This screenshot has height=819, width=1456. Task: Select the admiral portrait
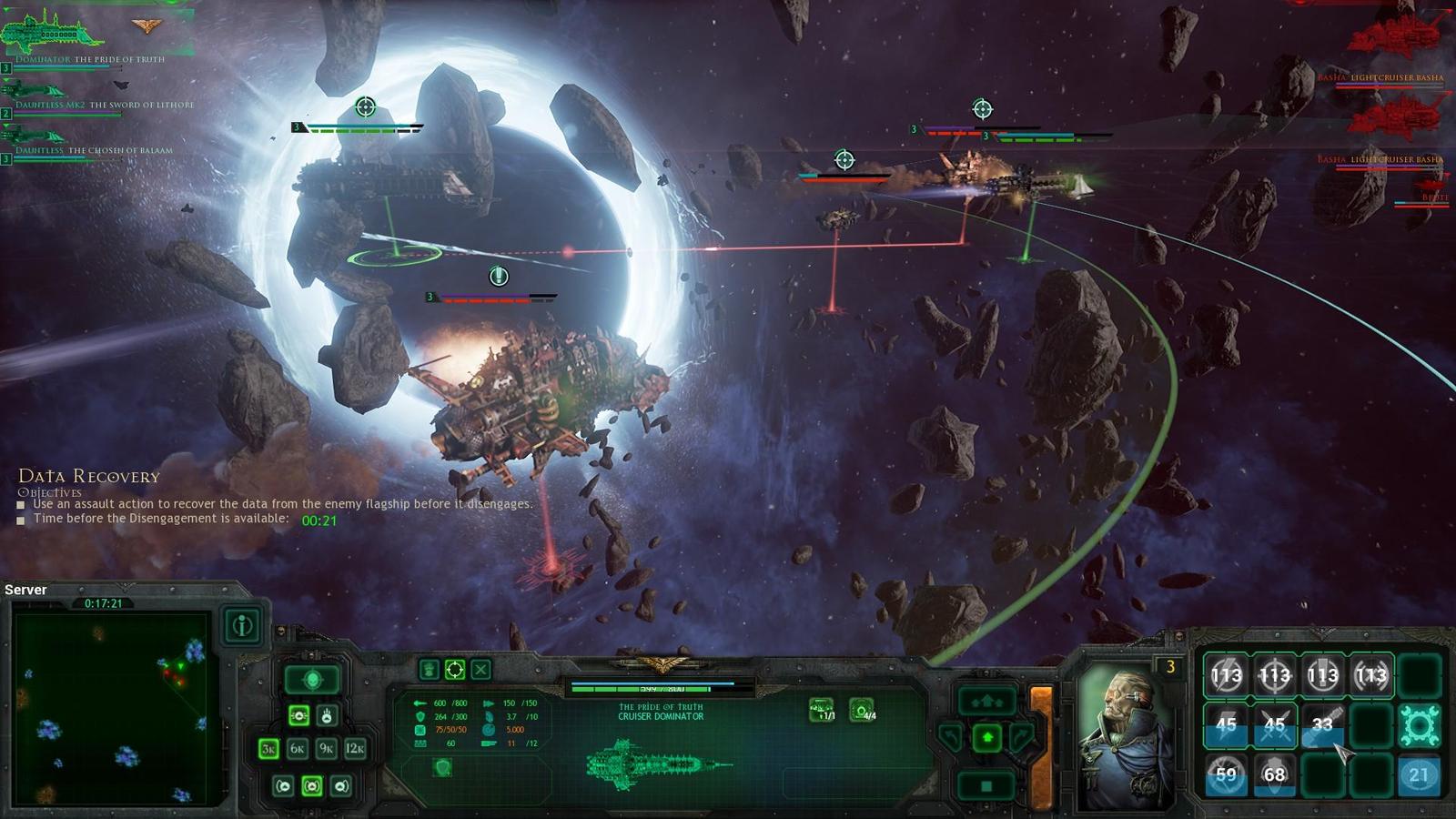(x=1125, y=737)
